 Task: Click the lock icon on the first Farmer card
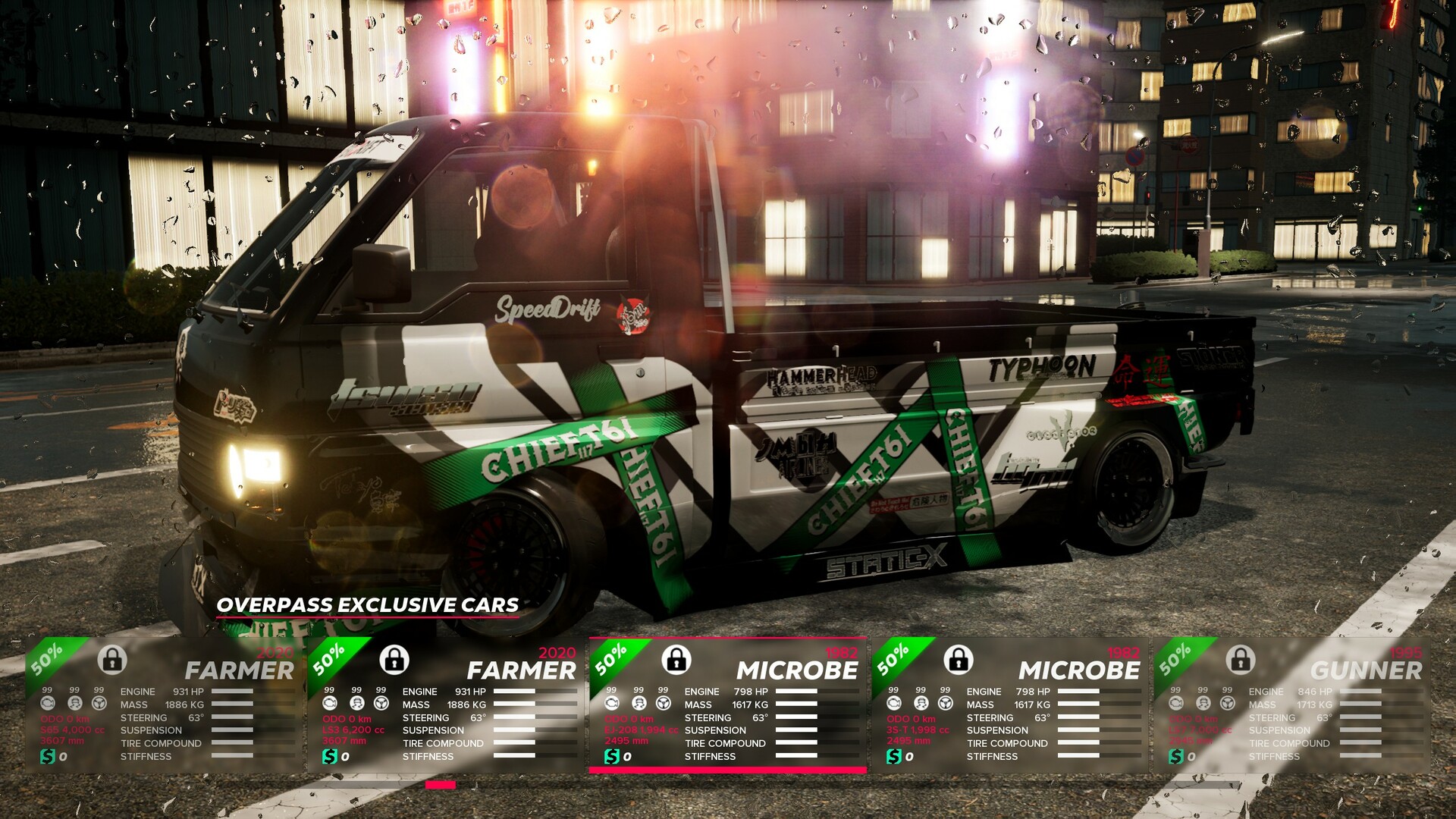112,661
